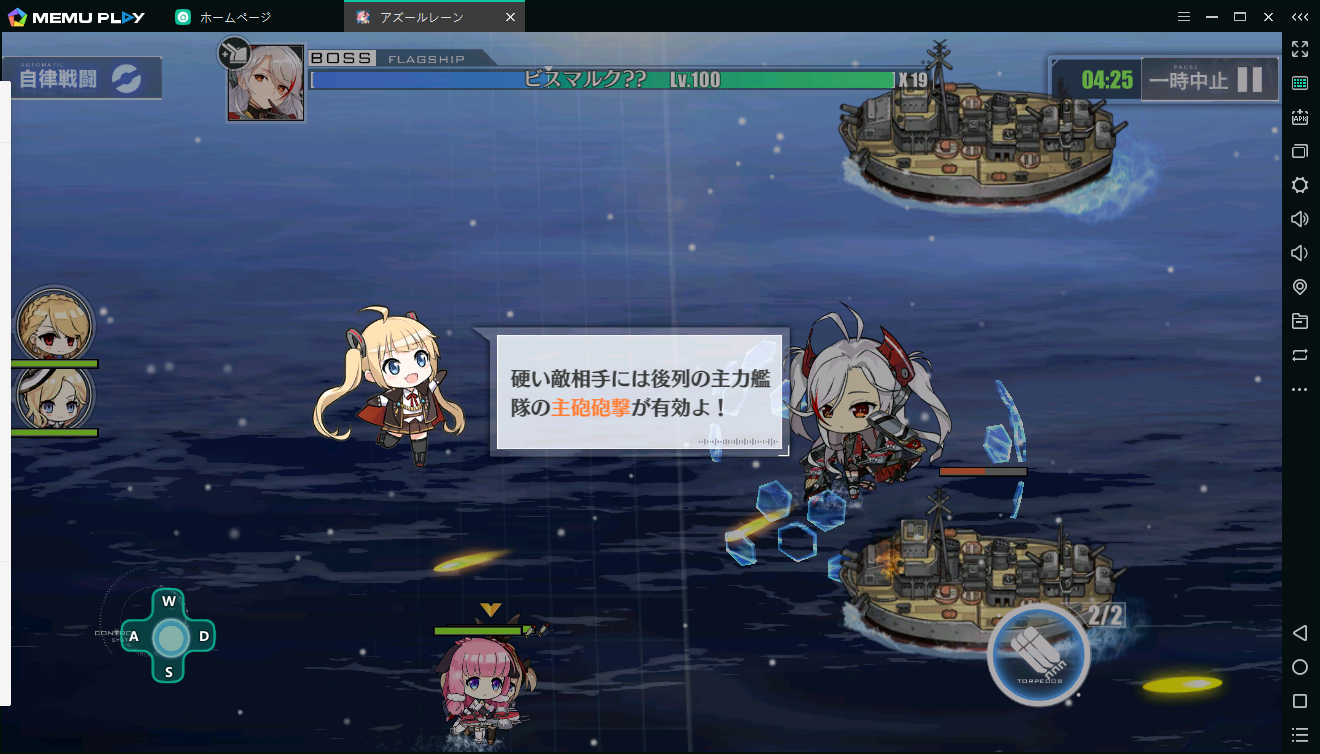Open the multi-instance manager
Screen dimensions: 1320x754
pos(1299,151)
